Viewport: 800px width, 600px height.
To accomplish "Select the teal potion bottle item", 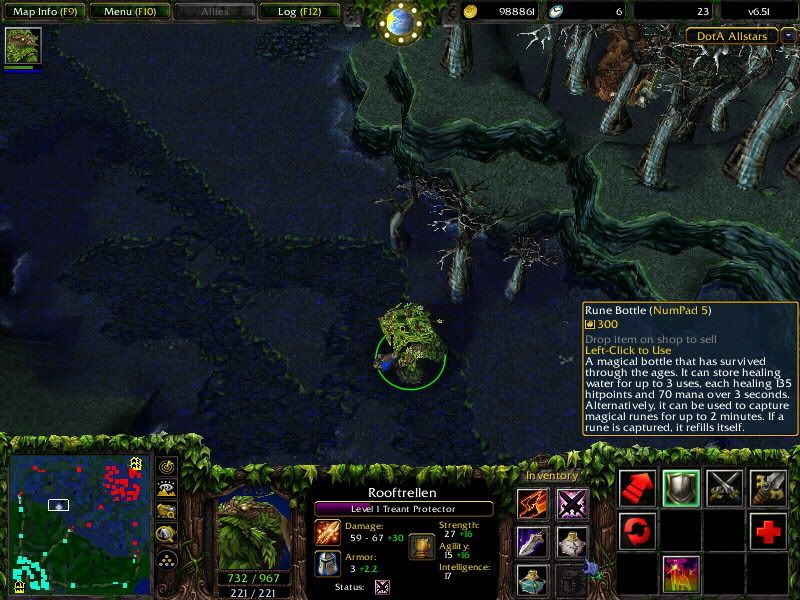I will pos(533,578).
